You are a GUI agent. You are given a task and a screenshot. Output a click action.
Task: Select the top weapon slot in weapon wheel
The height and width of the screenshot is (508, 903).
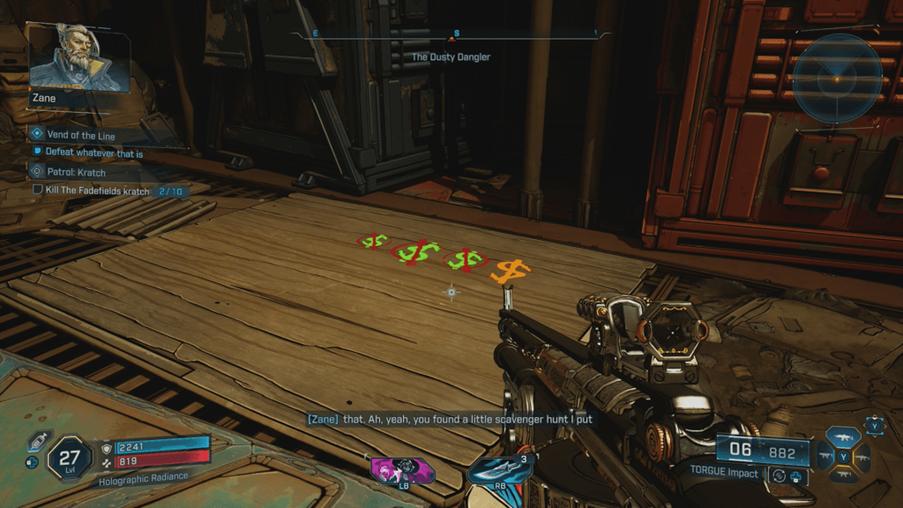pyautogui.click(x=843, y=437)
